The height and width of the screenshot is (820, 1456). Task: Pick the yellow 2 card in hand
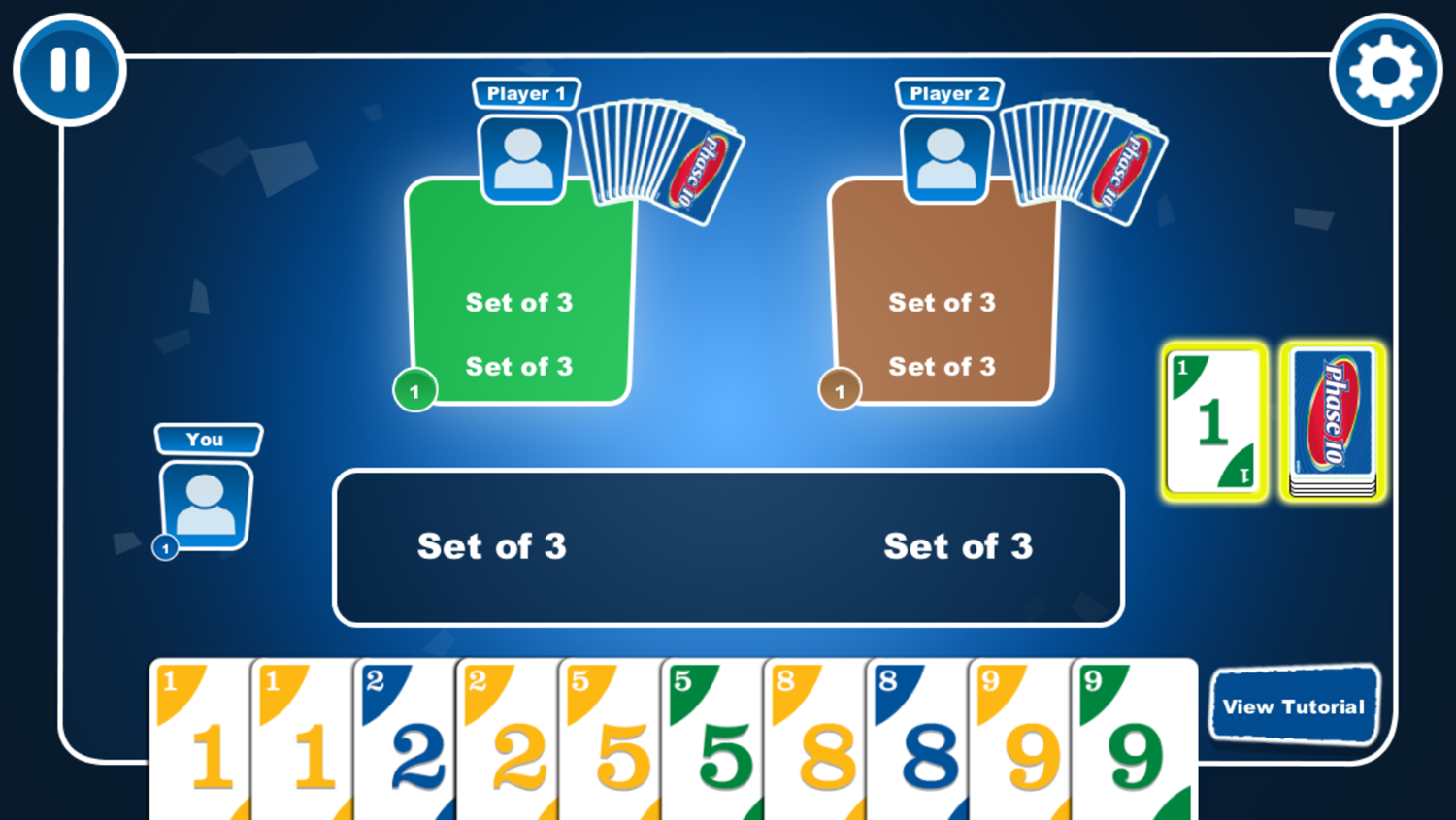click(509, 742)
